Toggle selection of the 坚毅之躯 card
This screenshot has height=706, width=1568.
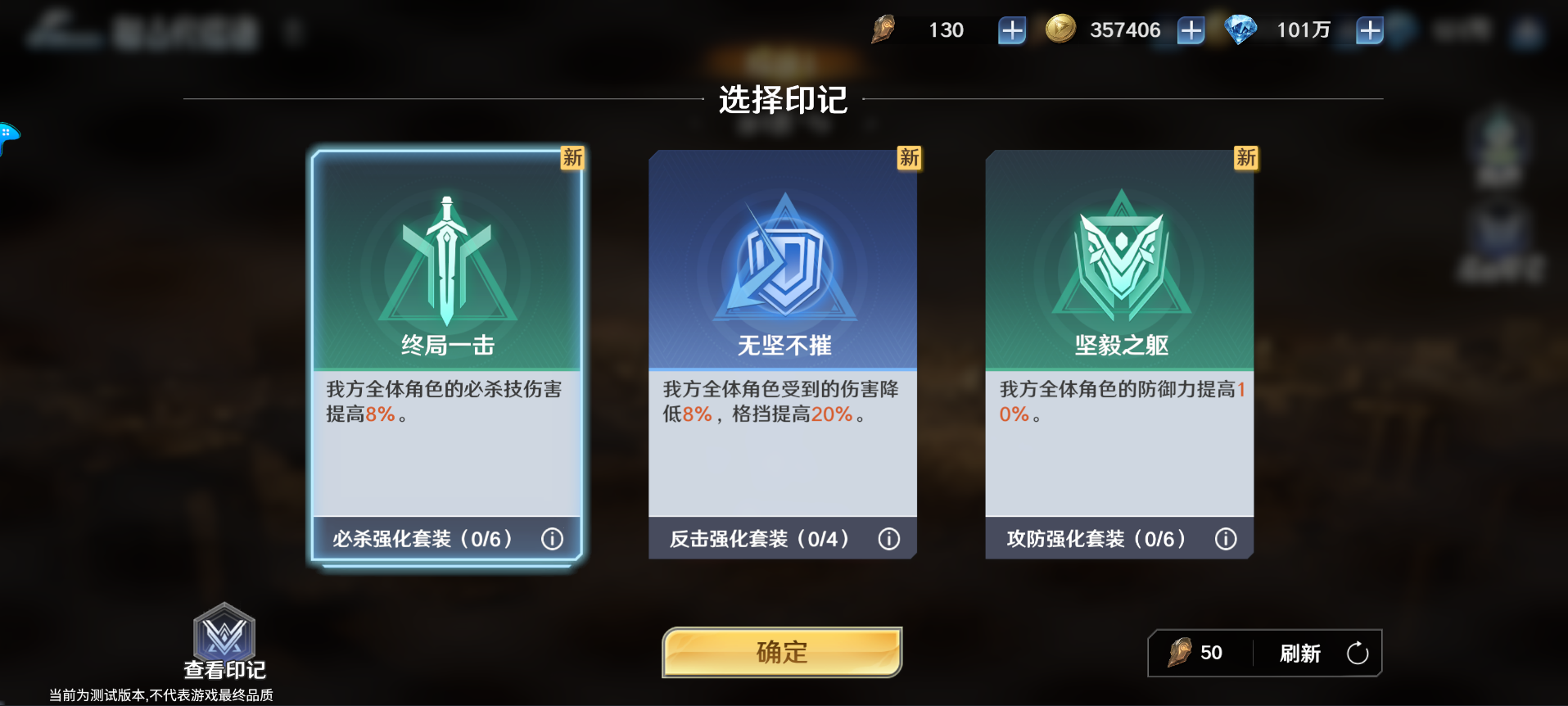pyautogui.click(x=1120, y=352)
